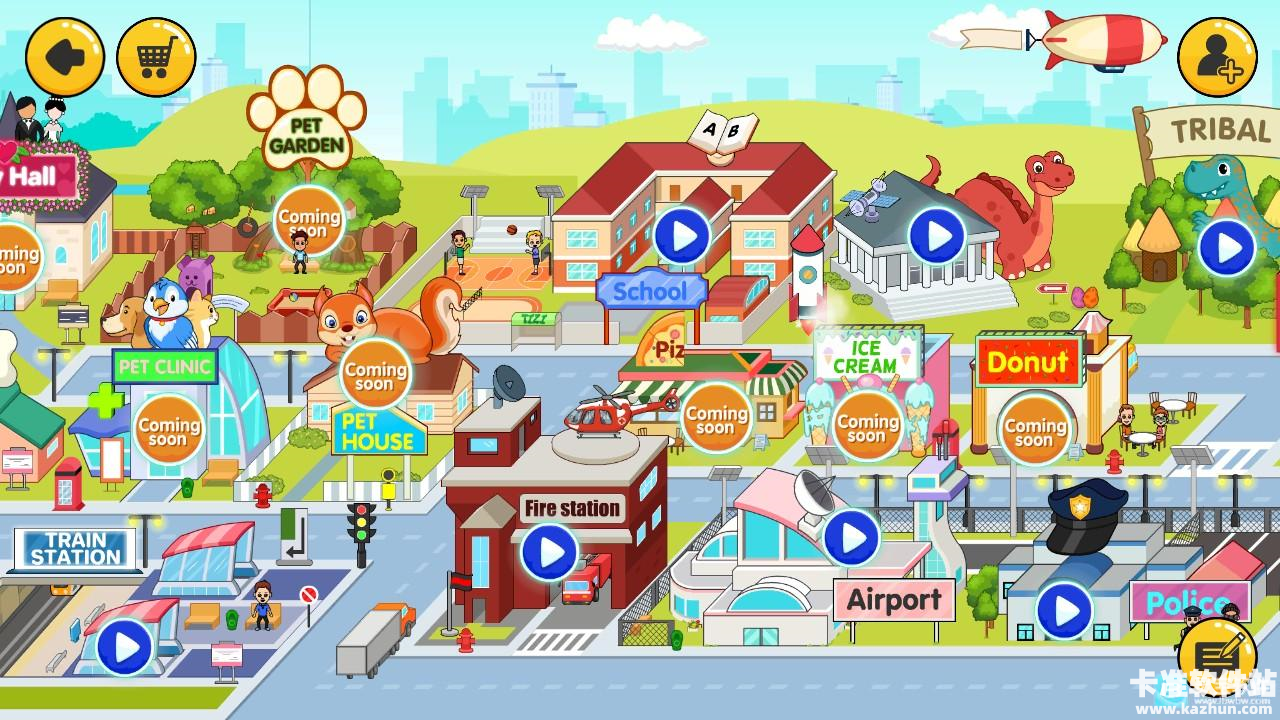Select the School play icon
The height and width of the screenshot is (720, 1280).
[x=683, y=237]
